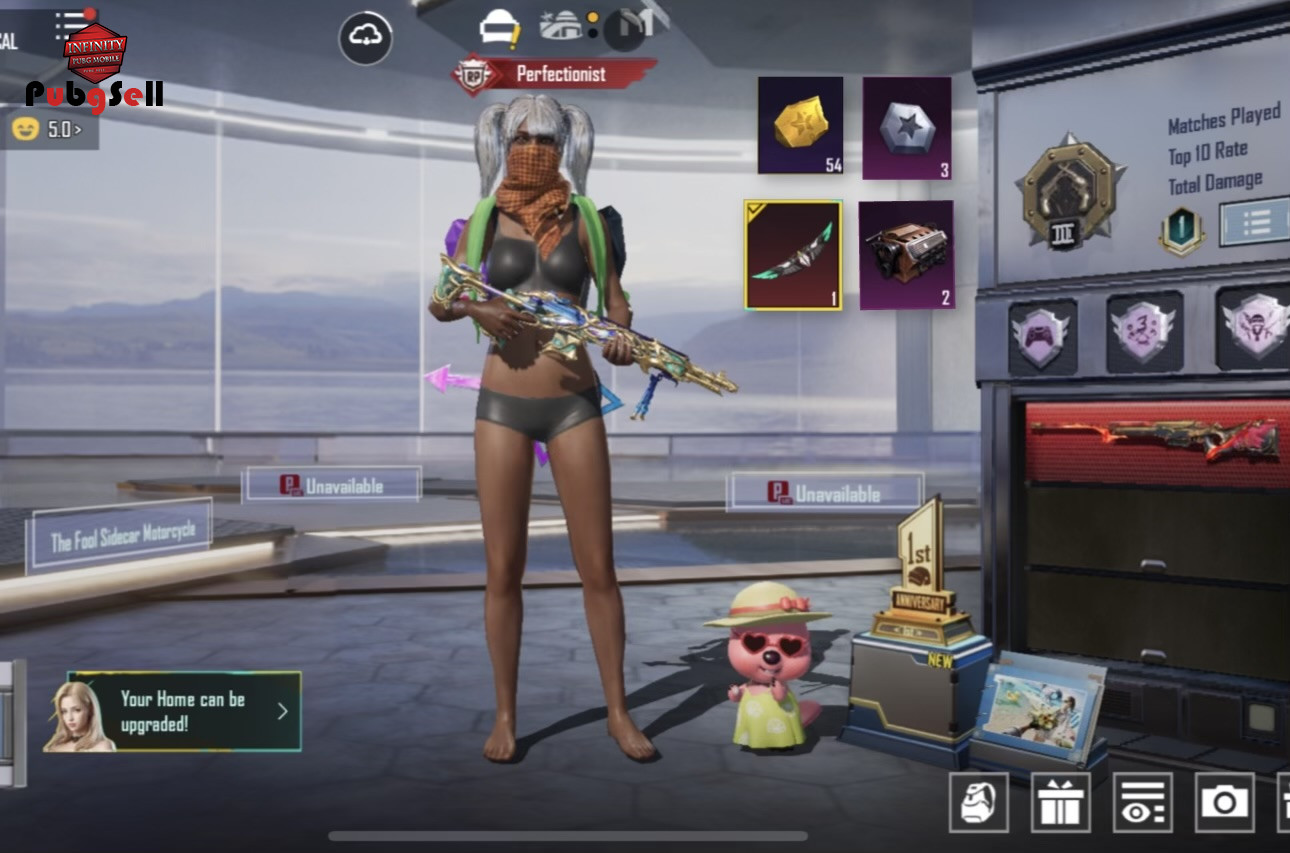Open the list menu with red dot

click(x=72, y=22)
